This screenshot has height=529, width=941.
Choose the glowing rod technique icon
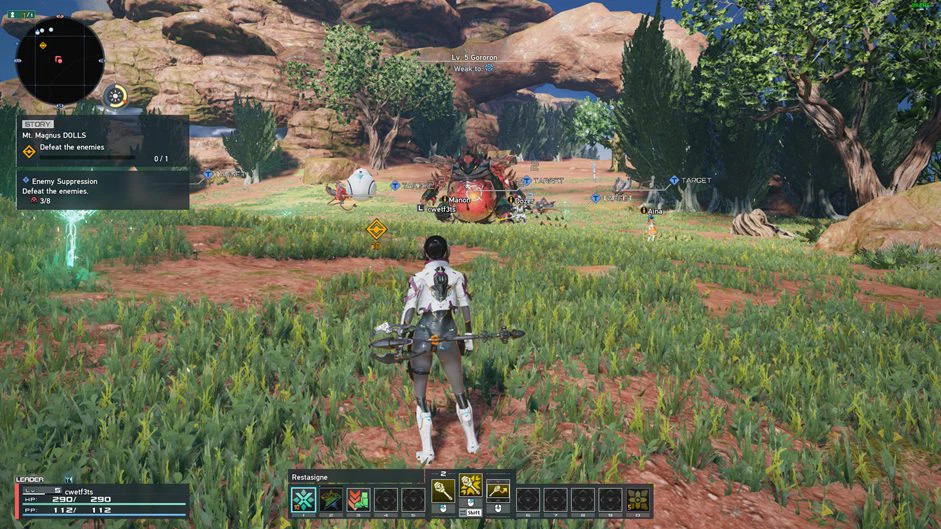click(471, 488)
